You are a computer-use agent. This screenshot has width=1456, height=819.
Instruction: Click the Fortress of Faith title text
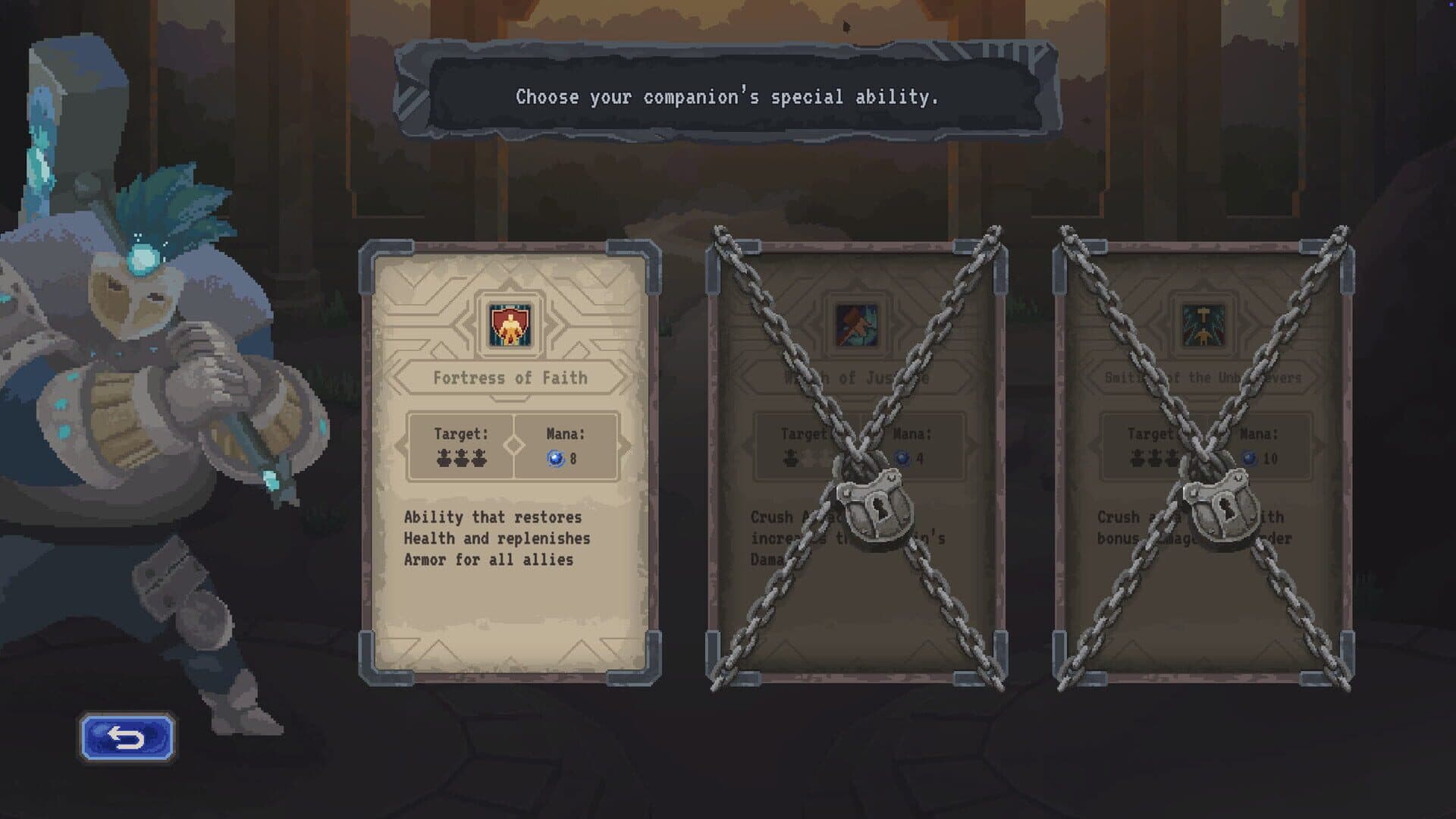click(511, 378)
